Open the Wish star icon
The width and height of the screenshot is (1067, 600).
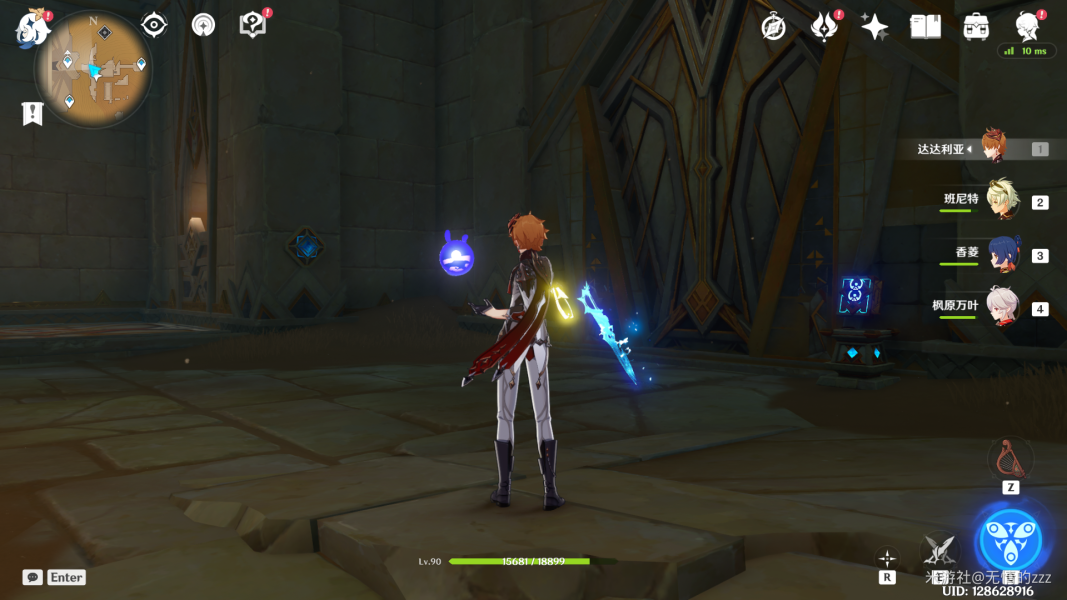[x=874, y=27]
